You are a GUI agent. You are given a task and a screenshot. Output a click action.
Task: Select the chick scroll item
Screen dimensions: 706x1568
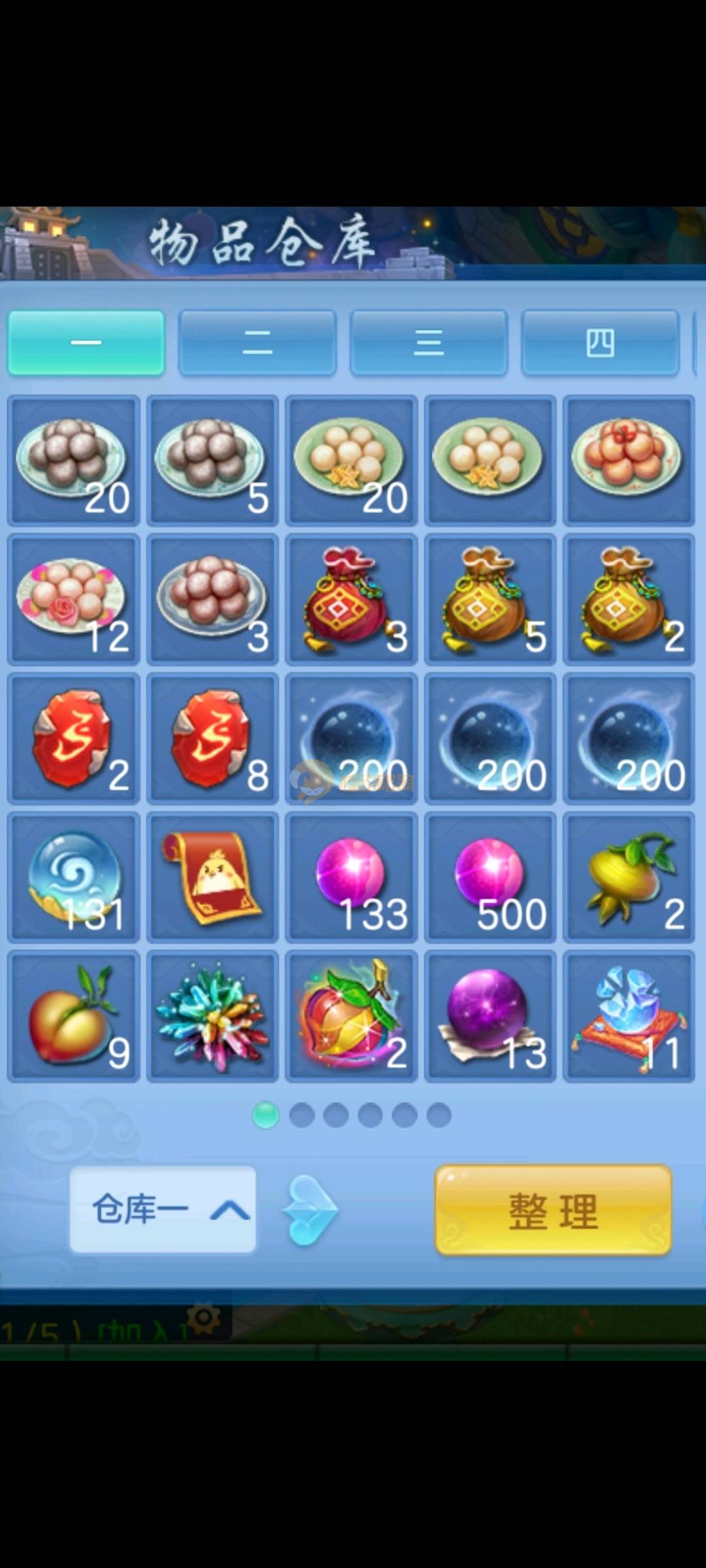pyautogui.click(x=212, y=877)
